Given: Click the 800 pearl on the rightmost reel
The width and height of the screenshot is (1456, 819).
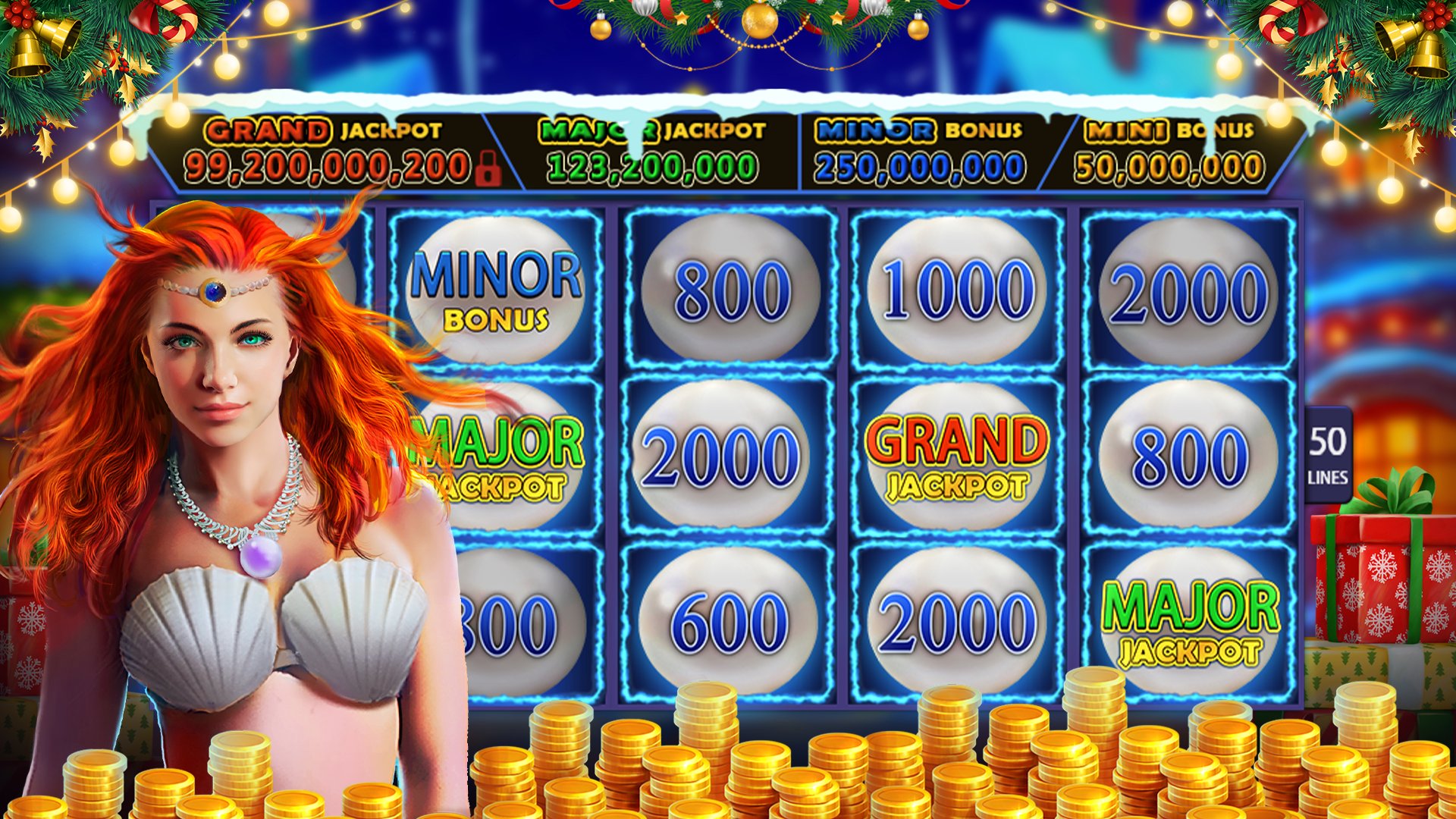Looking at the screenshot, I should point(1191,451).
